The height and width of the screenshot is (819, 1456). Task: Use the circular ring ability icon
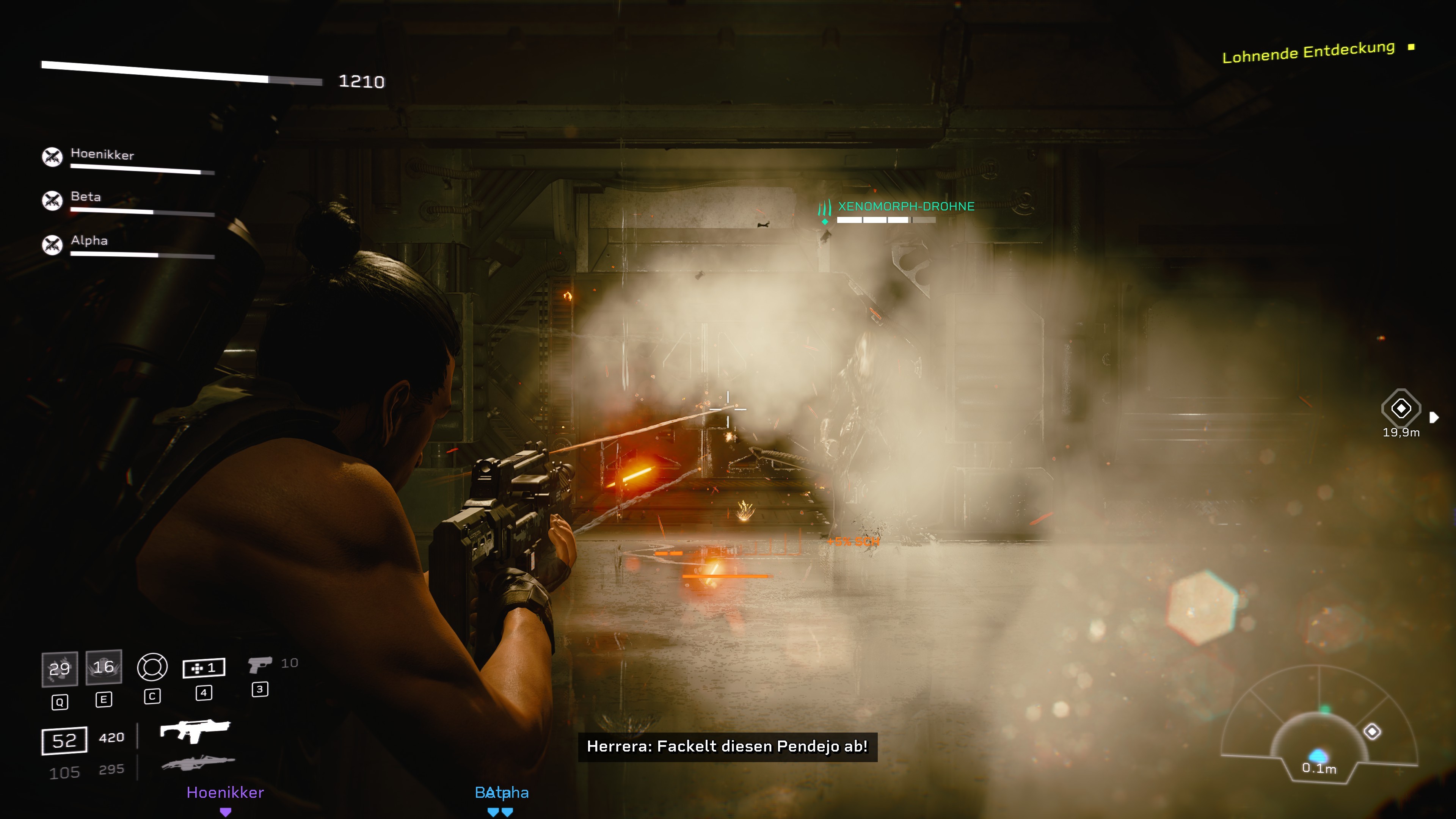point(152,667)
